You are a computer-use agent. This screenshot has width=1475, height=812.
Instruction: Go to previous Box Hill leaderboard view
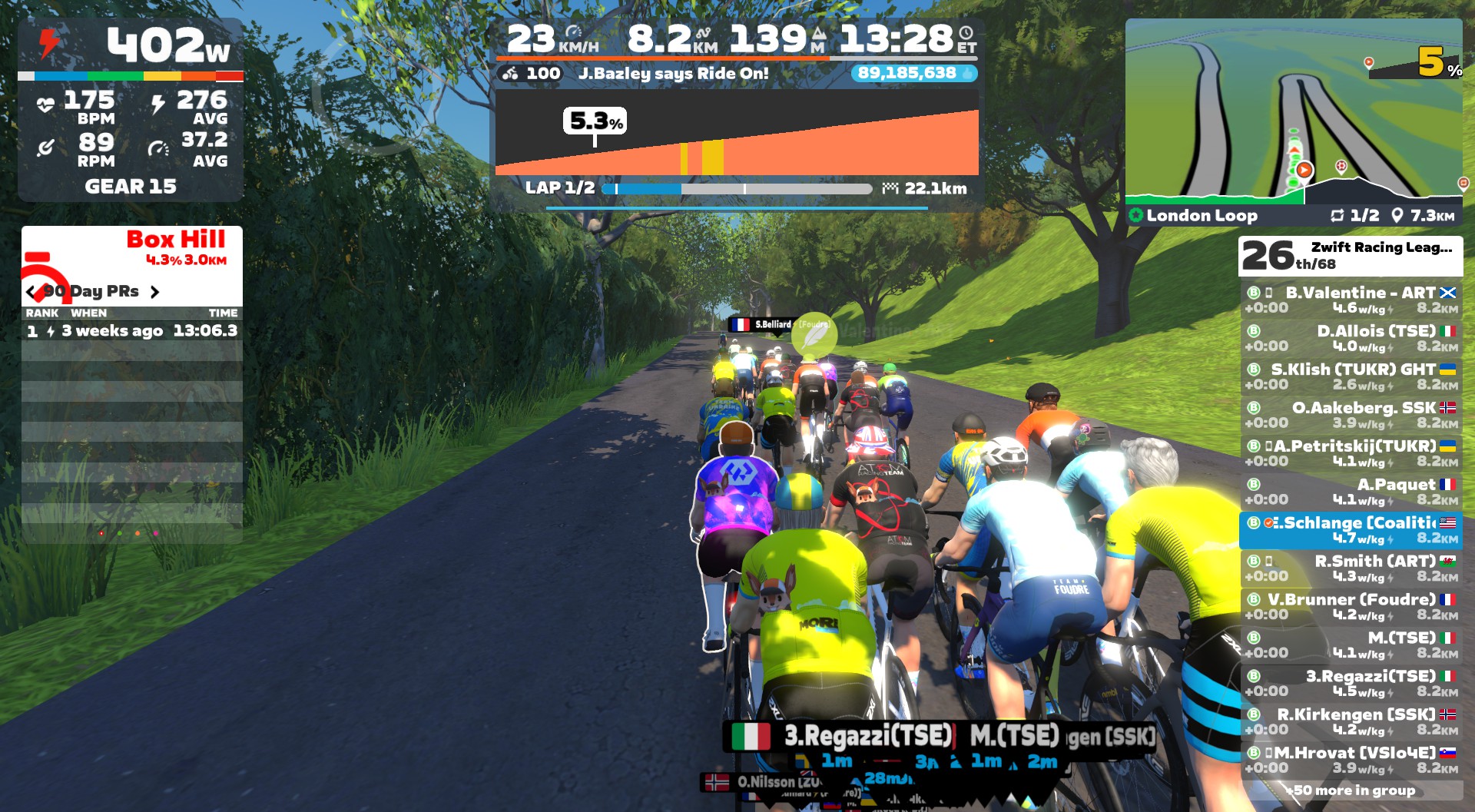[31, 292]
